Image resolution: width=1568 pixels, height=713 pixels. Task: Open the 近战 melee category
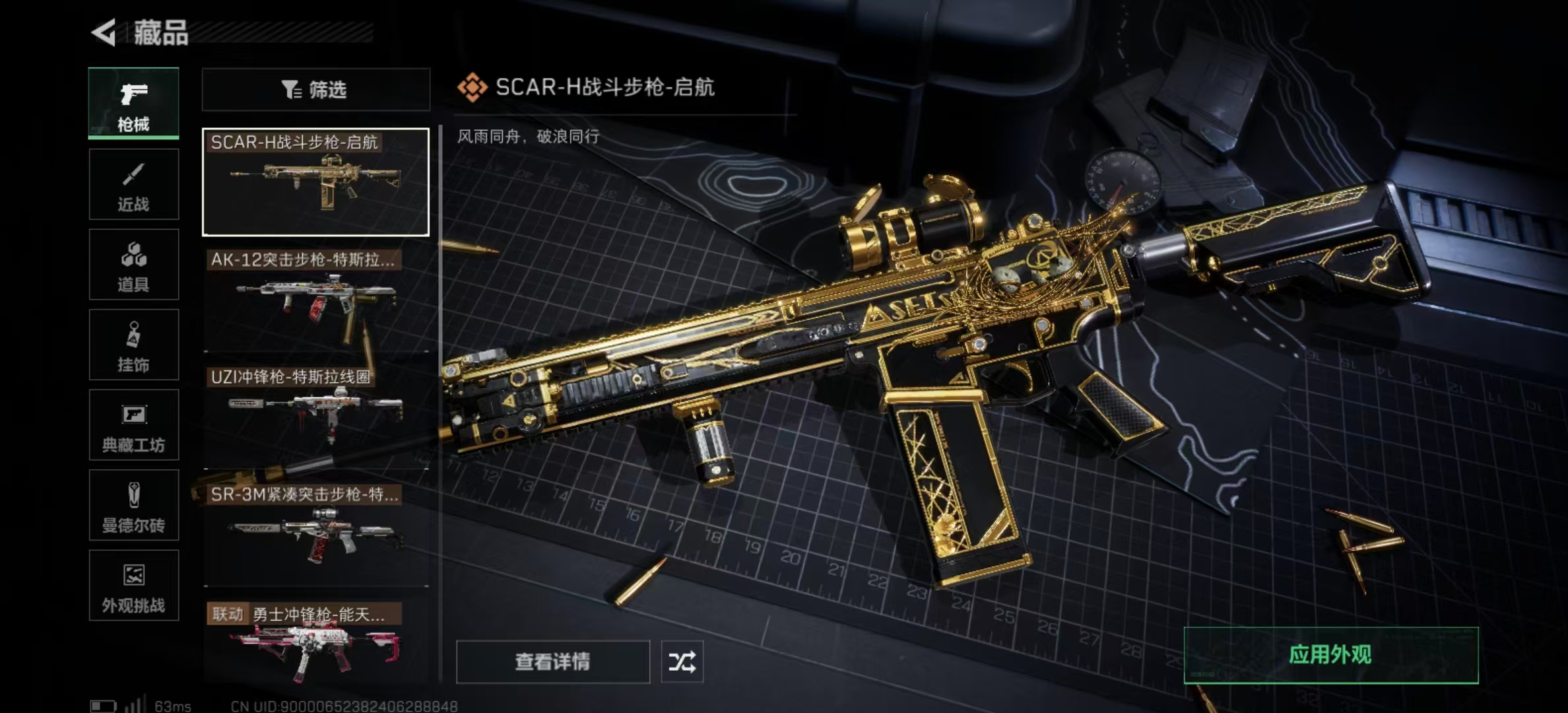pyautogui.click(x=133, y=184)
